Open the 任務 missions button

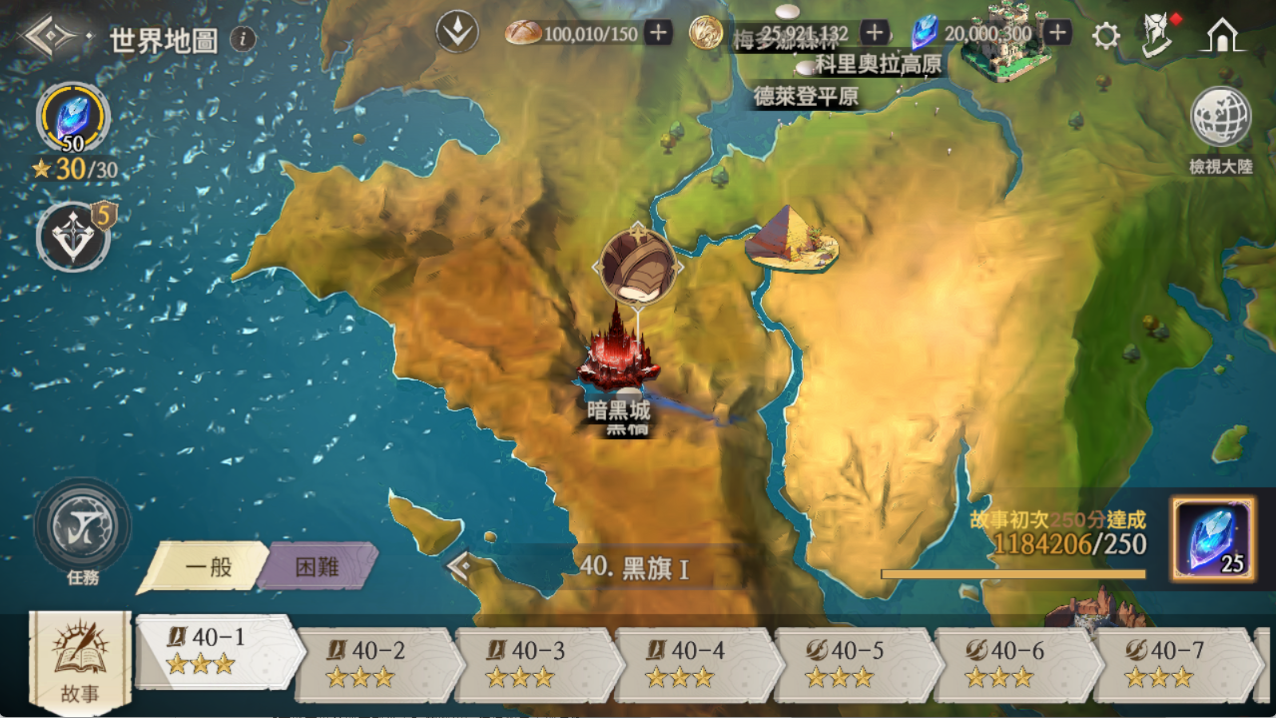[x=82, y=530]
